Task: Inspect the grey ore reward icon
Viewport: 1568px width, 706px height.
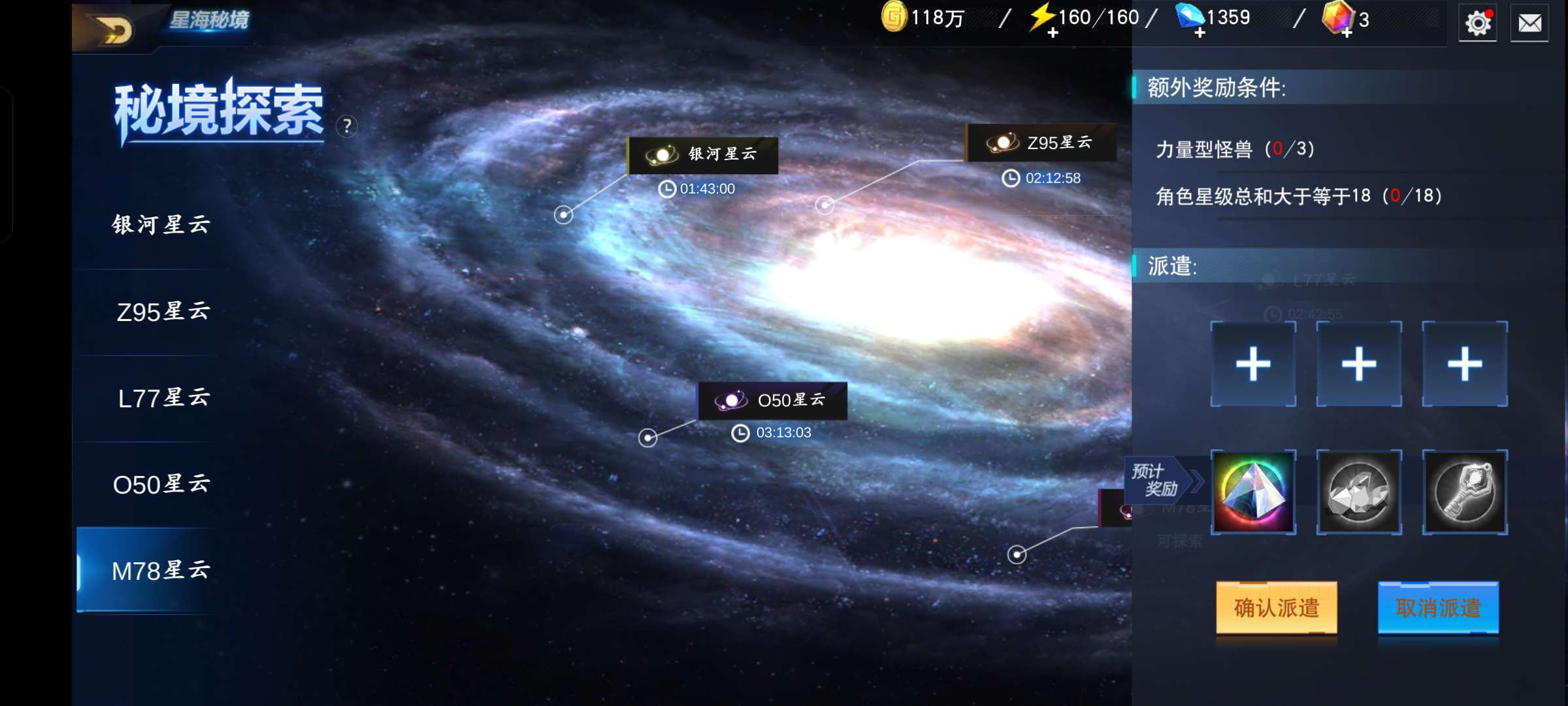Action: (x=1359, y=492)
